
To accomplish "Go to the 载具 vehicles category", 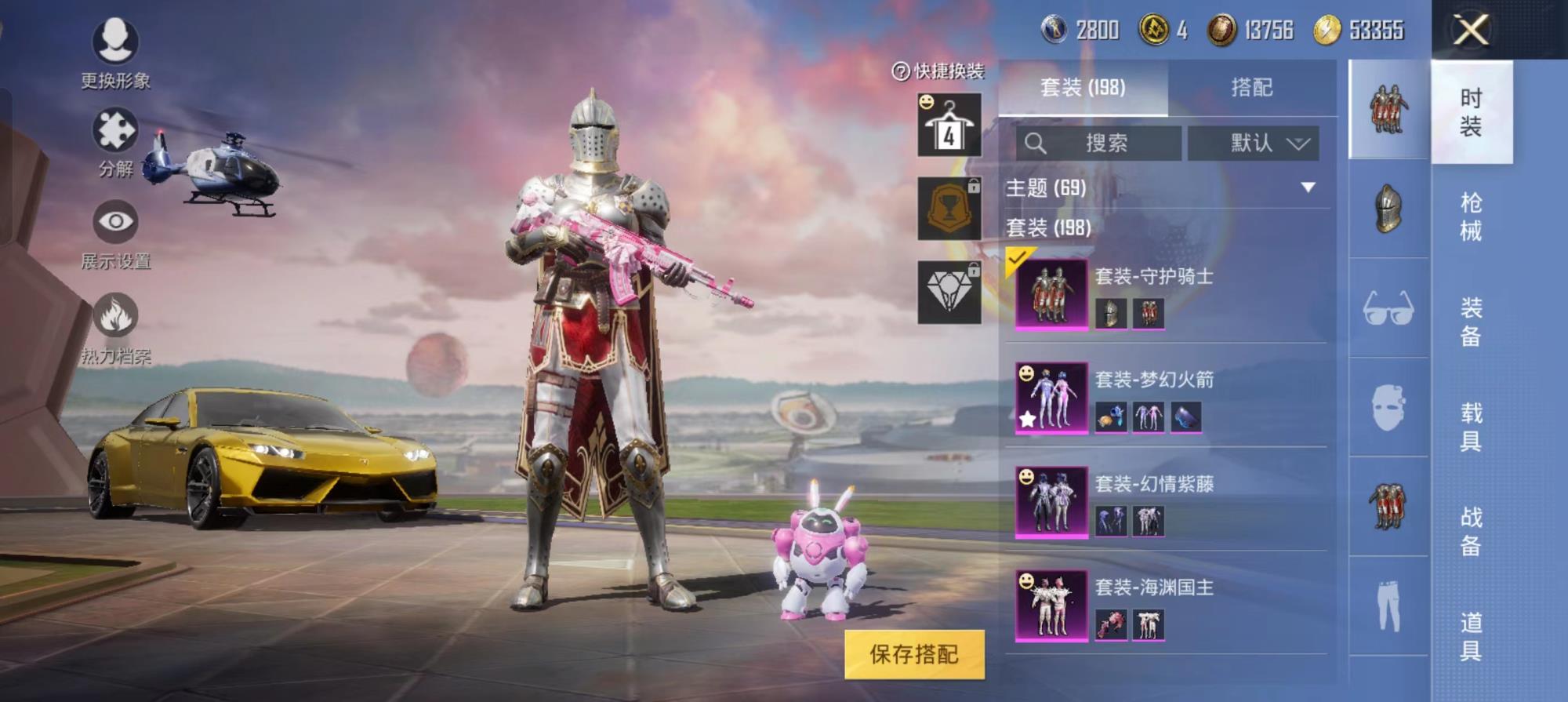I will click(1471, 426).
